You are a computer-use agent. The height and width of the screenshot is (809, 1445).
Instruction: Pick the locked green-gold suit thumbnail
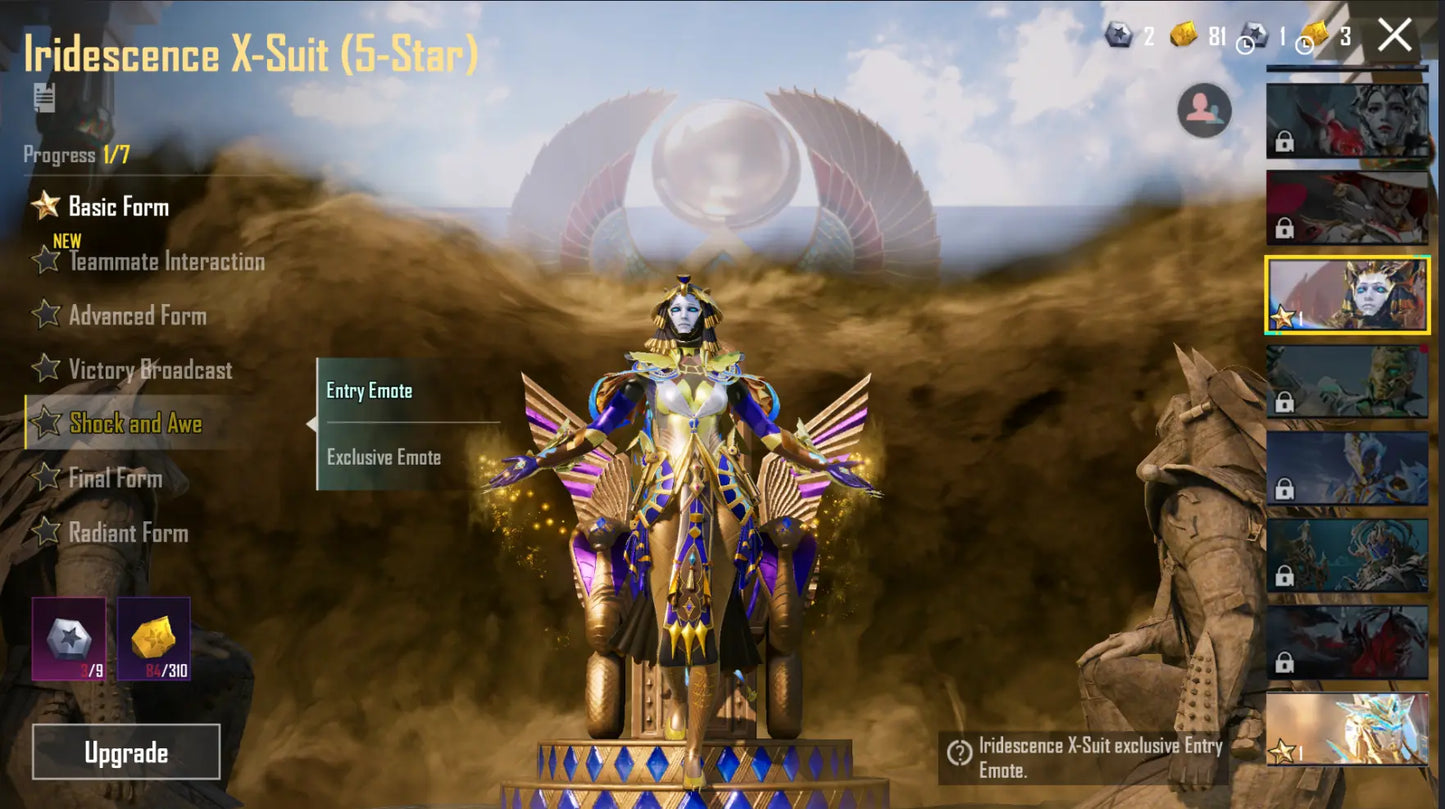(x=1347, y=381)
